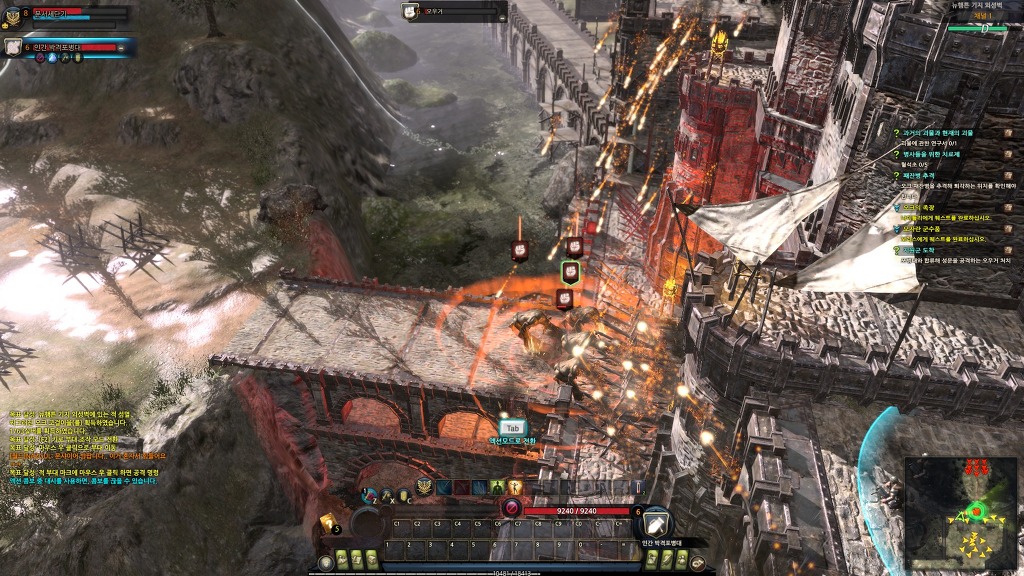Open the yellow quest card notification

[x=327, y=522]
